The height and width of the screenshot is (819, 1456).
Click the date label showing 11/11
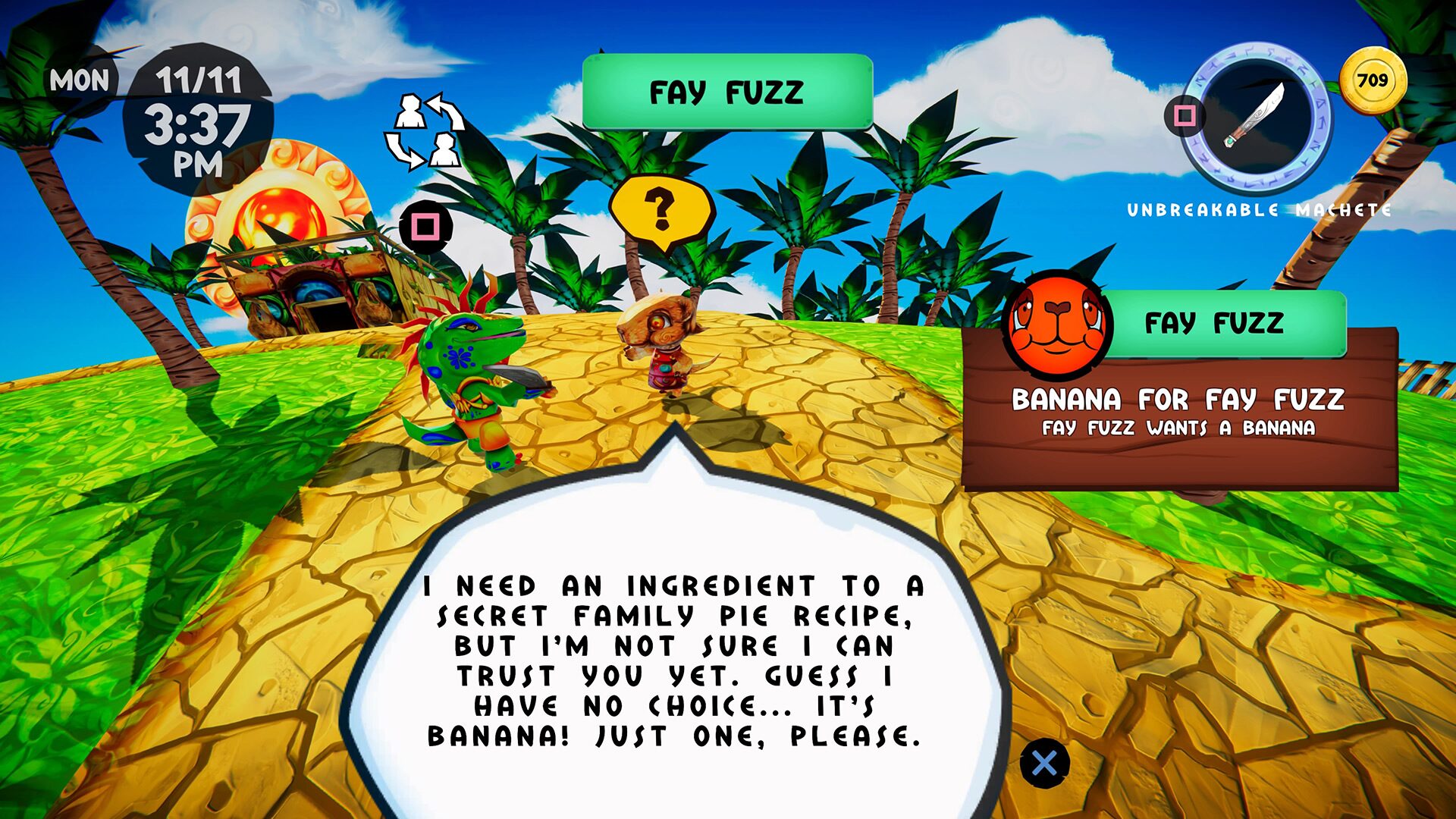coord(199,78)
